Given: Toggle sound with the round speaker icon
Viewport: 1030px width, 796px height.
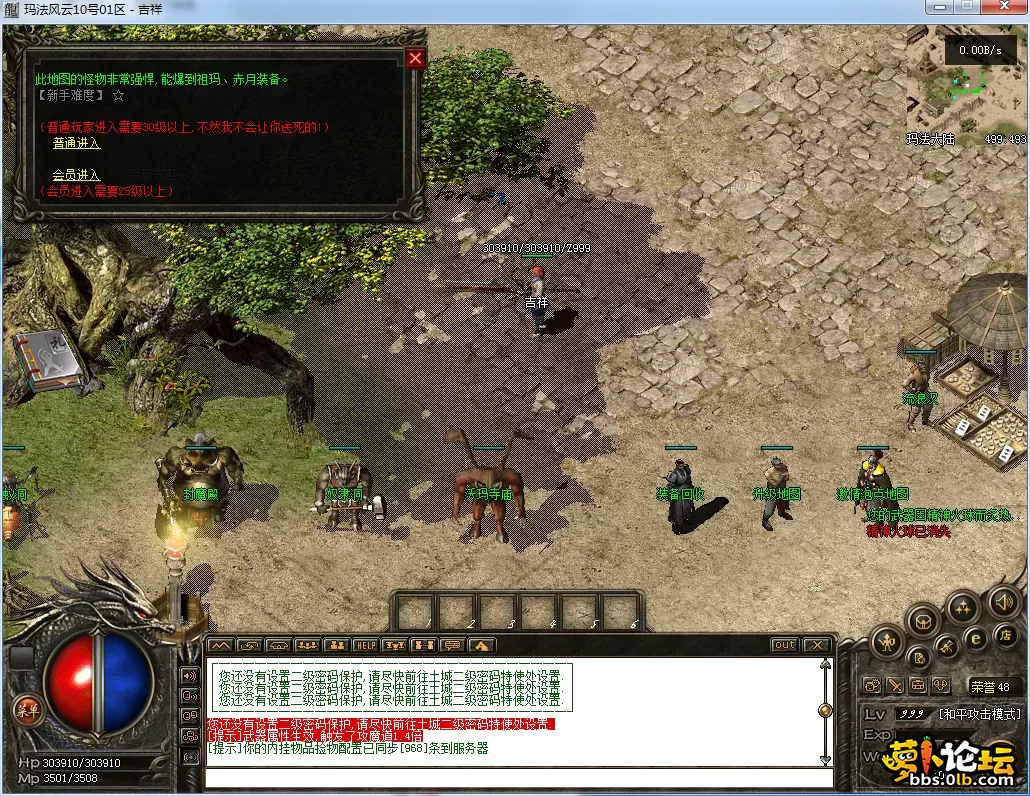Looking at the screenshot, I should [1003, 602].
